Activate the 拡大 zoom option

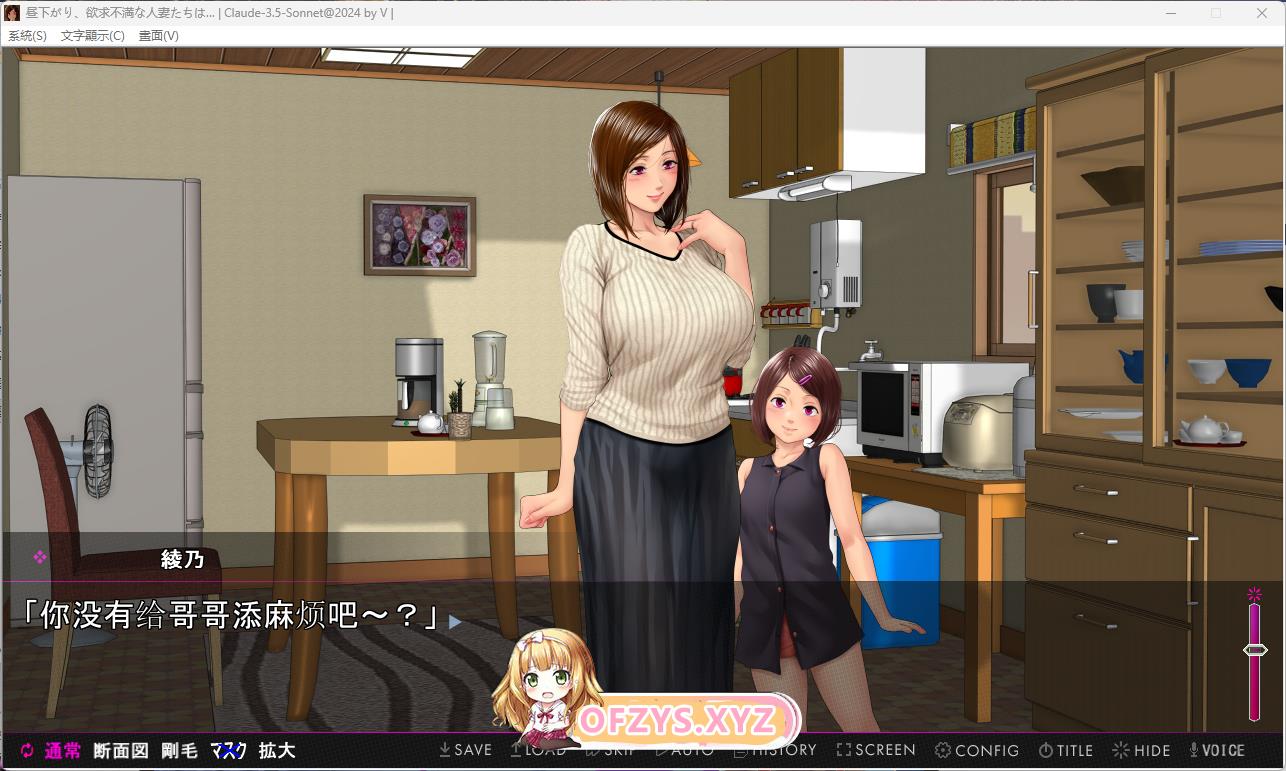(x=277, y=751)
